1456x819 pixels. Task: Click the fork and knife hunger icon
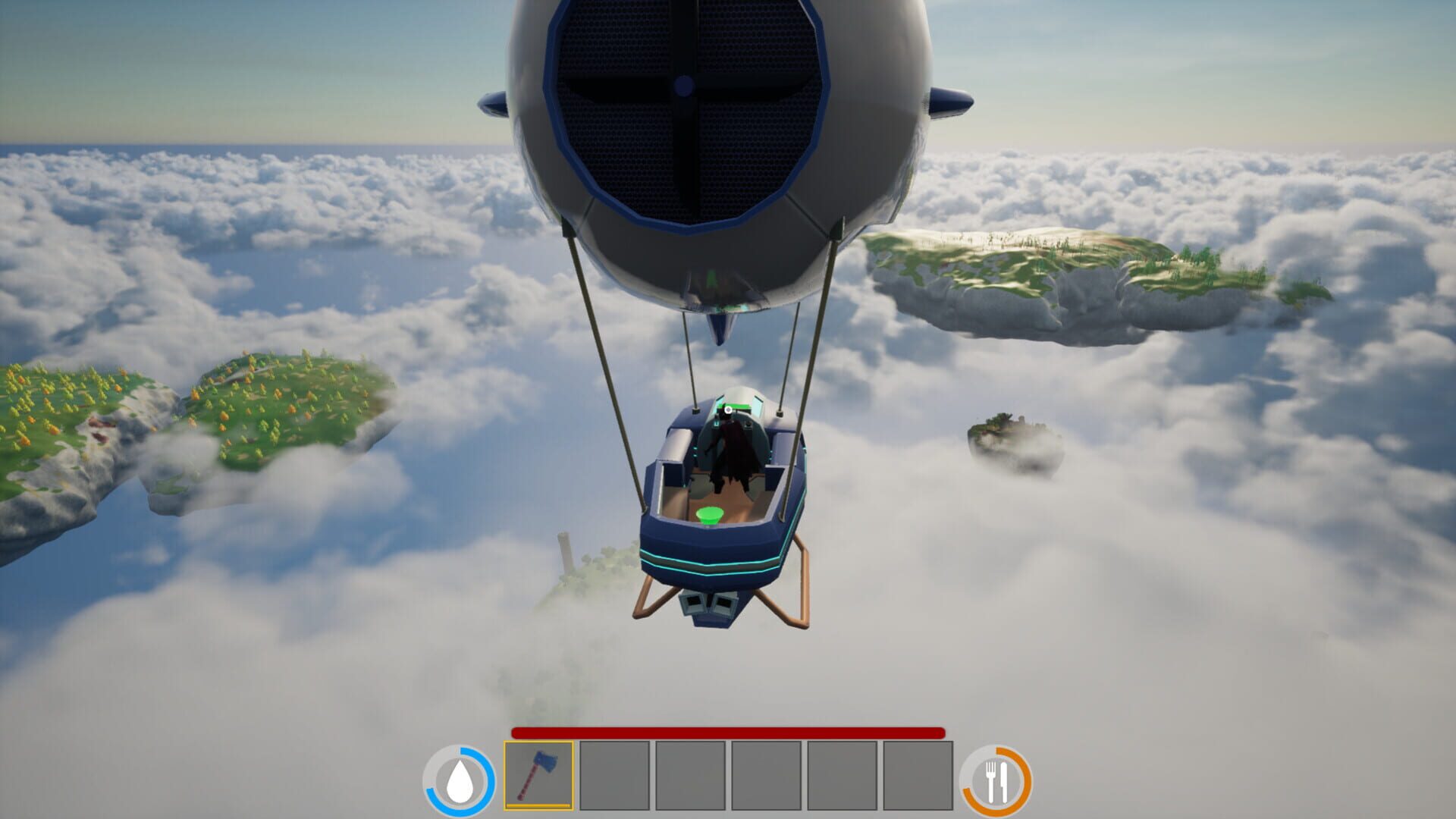tap(996, 779)
